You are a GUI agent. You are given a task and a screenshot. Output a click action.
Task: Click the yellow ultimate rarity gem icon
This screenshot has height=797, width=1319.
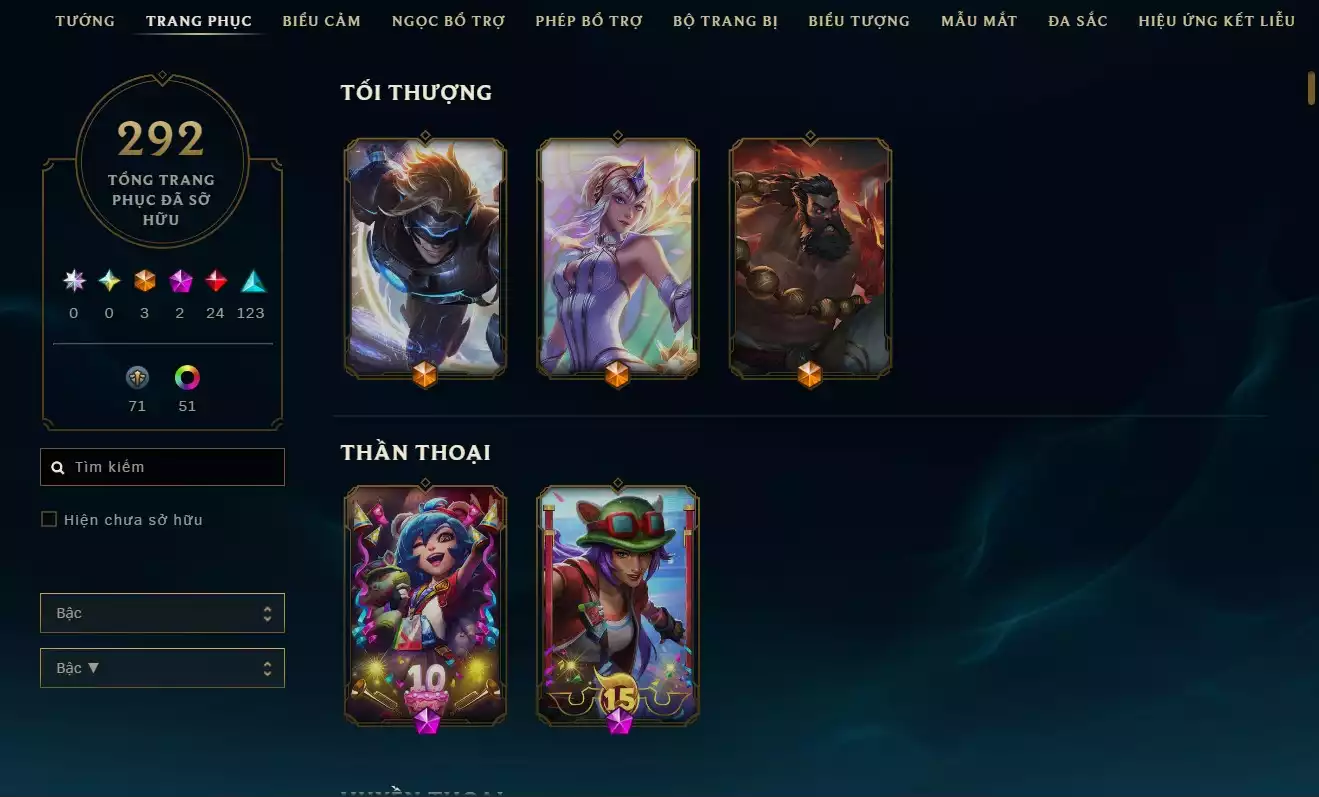(x=108, y=281)
